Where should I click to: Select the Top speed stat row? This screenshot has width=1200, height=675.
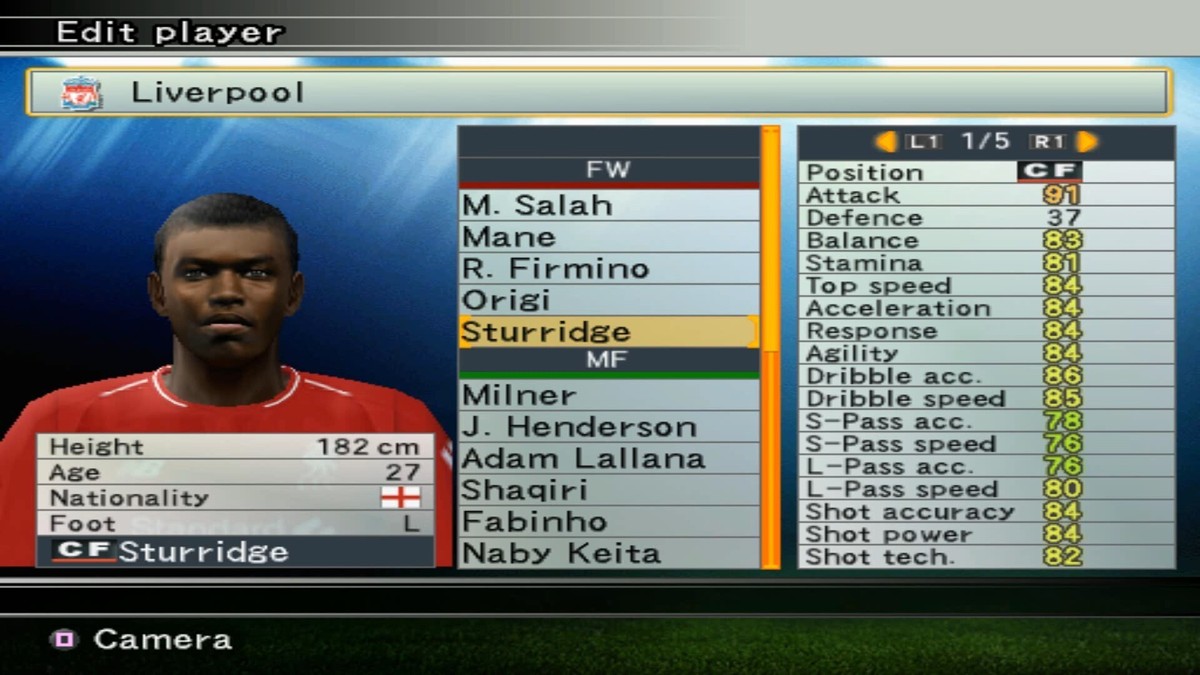(x=985, y=286)
